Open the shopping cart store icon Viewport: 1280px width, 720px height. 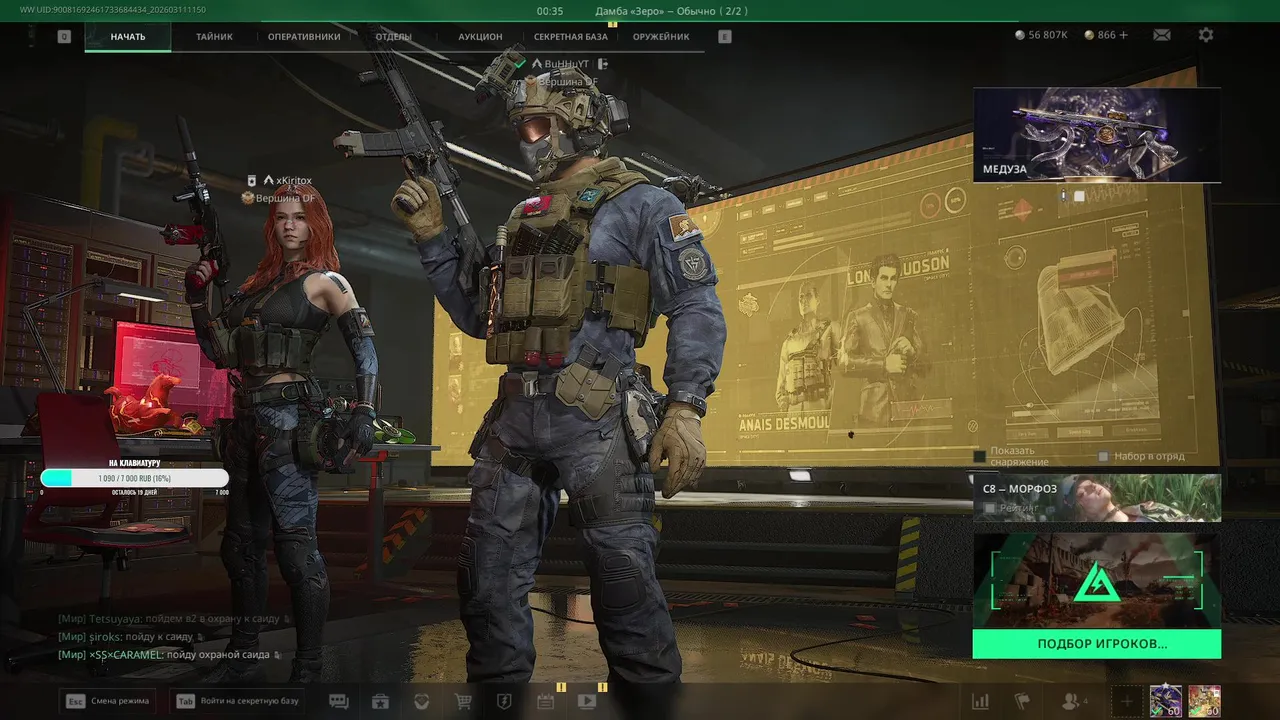point(463,701)
